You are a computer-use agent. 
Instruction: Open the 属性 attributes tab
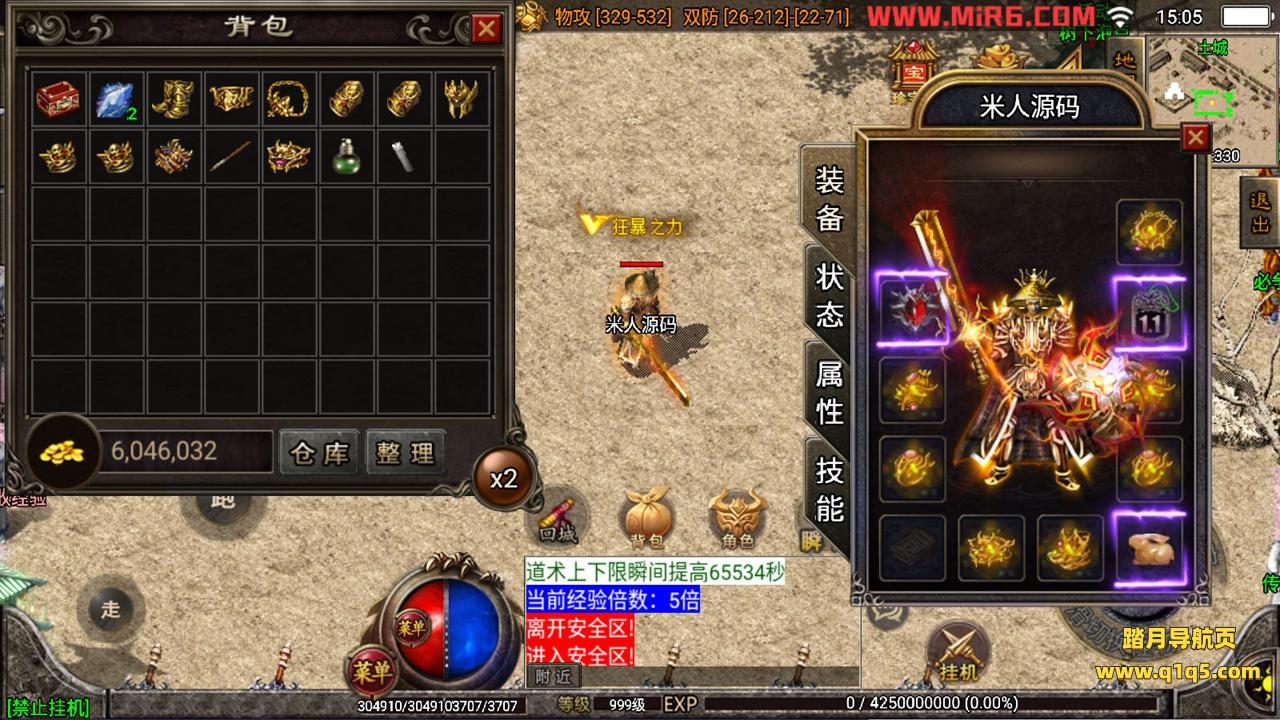point(830,392)
